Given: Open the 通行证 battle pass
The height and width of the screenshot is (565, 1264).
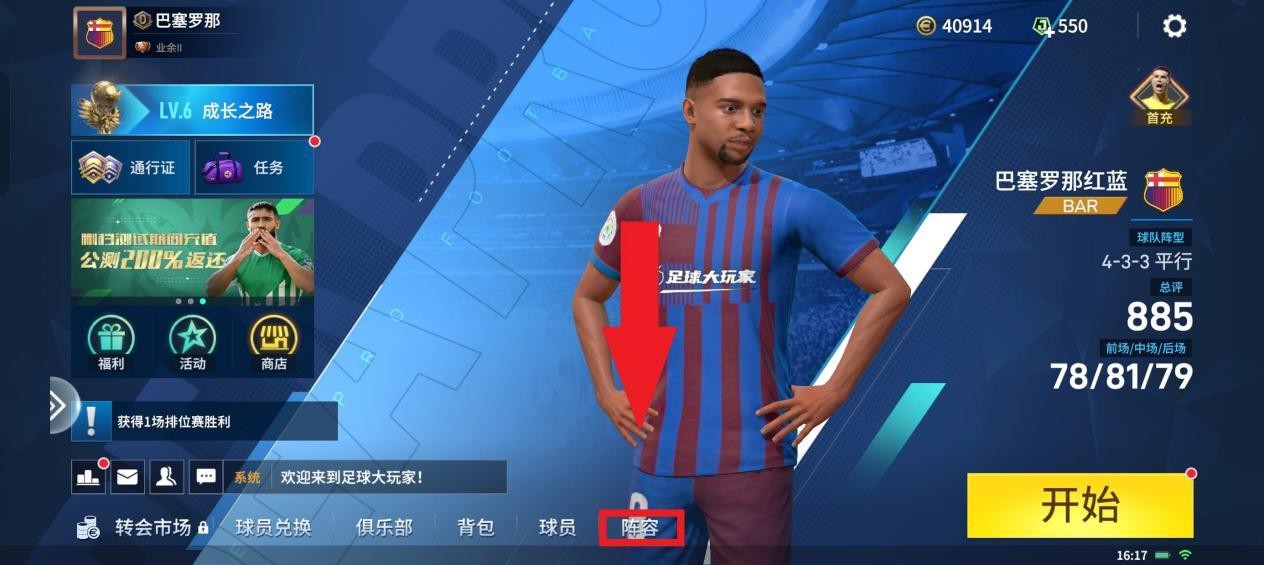Looking at the screenshot, I should (x=130, y=168).
